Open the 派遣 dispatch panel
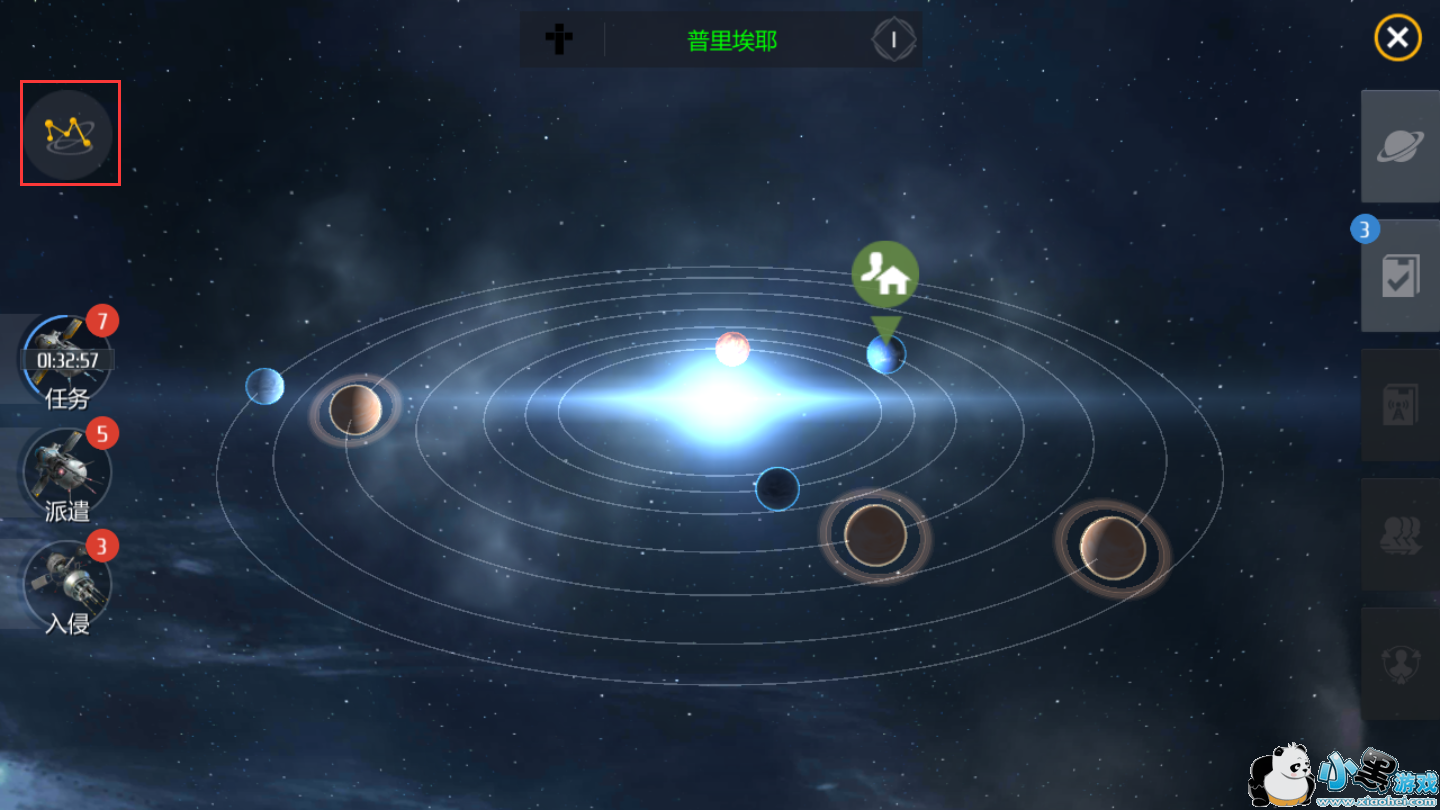Viewport: 1440px width, 810px height. click(x=67, y=473)
